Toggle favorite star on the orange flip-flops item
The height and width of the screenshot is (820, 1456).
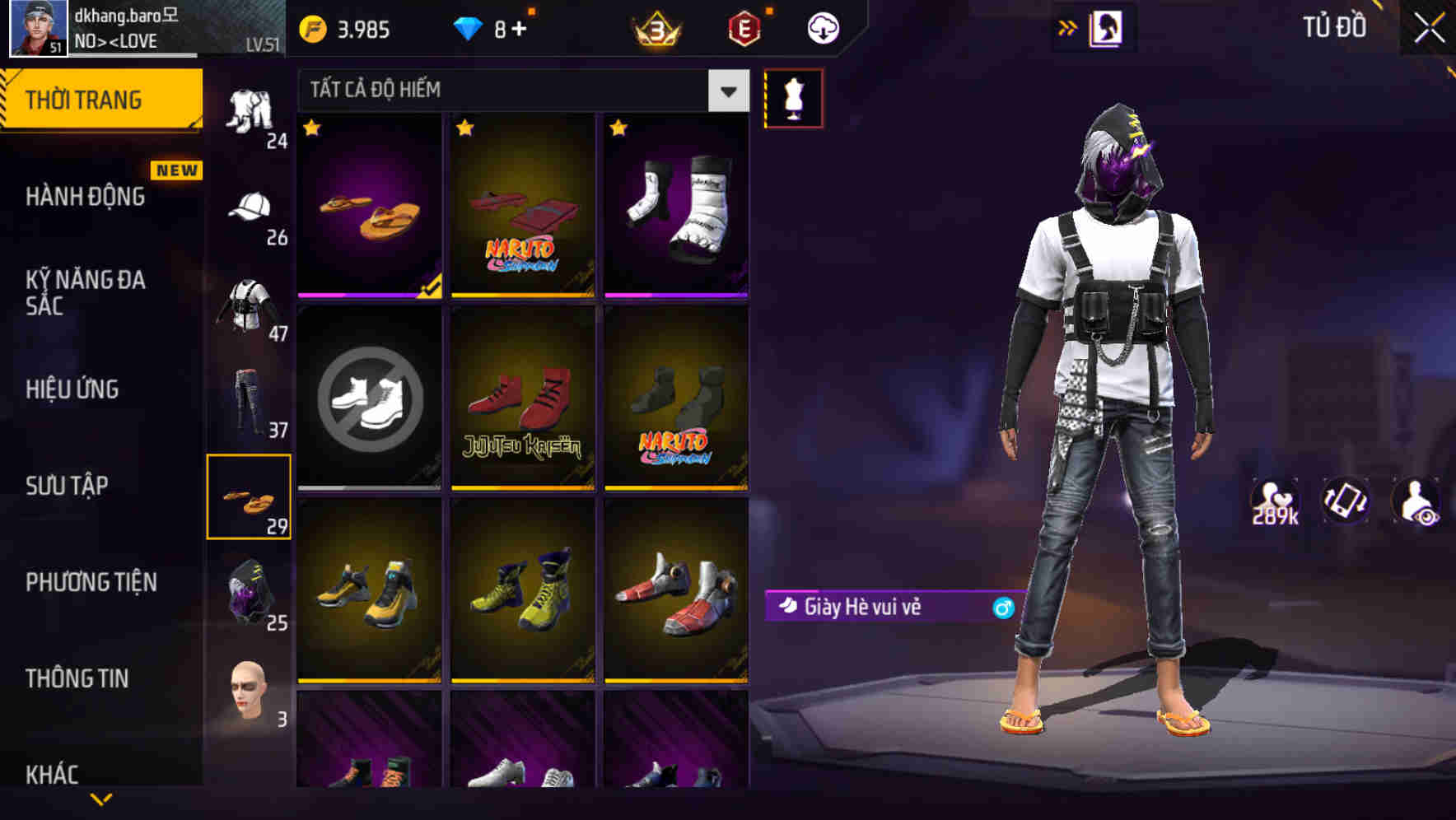(312, 128)
